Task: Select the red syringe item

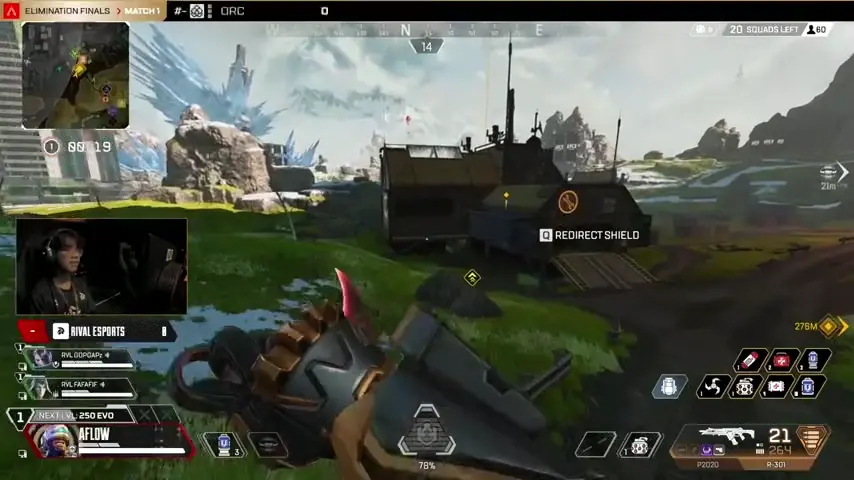Action: pos(750,361)
